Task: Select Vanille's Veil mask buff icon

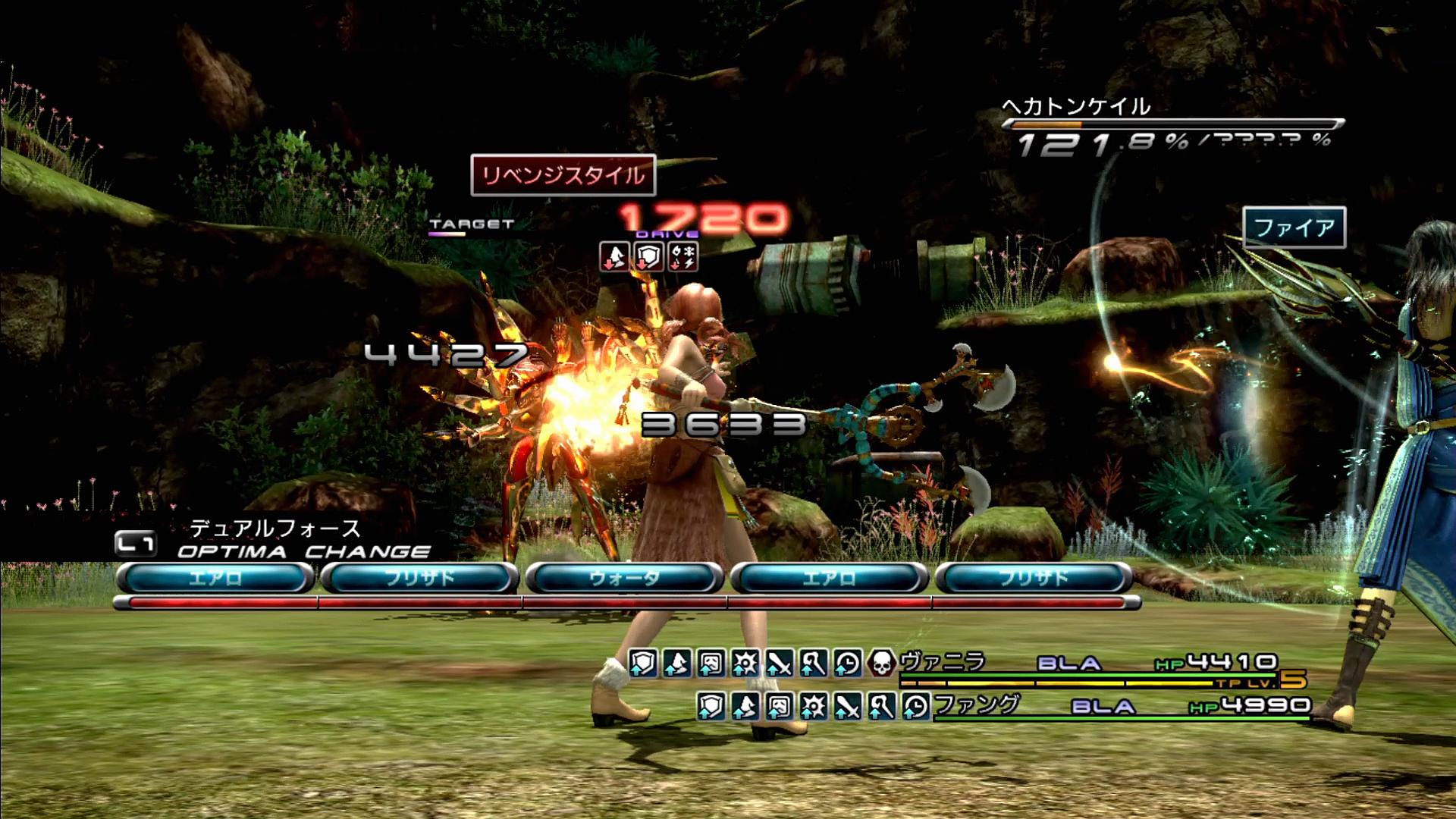Action: point(711,664)
